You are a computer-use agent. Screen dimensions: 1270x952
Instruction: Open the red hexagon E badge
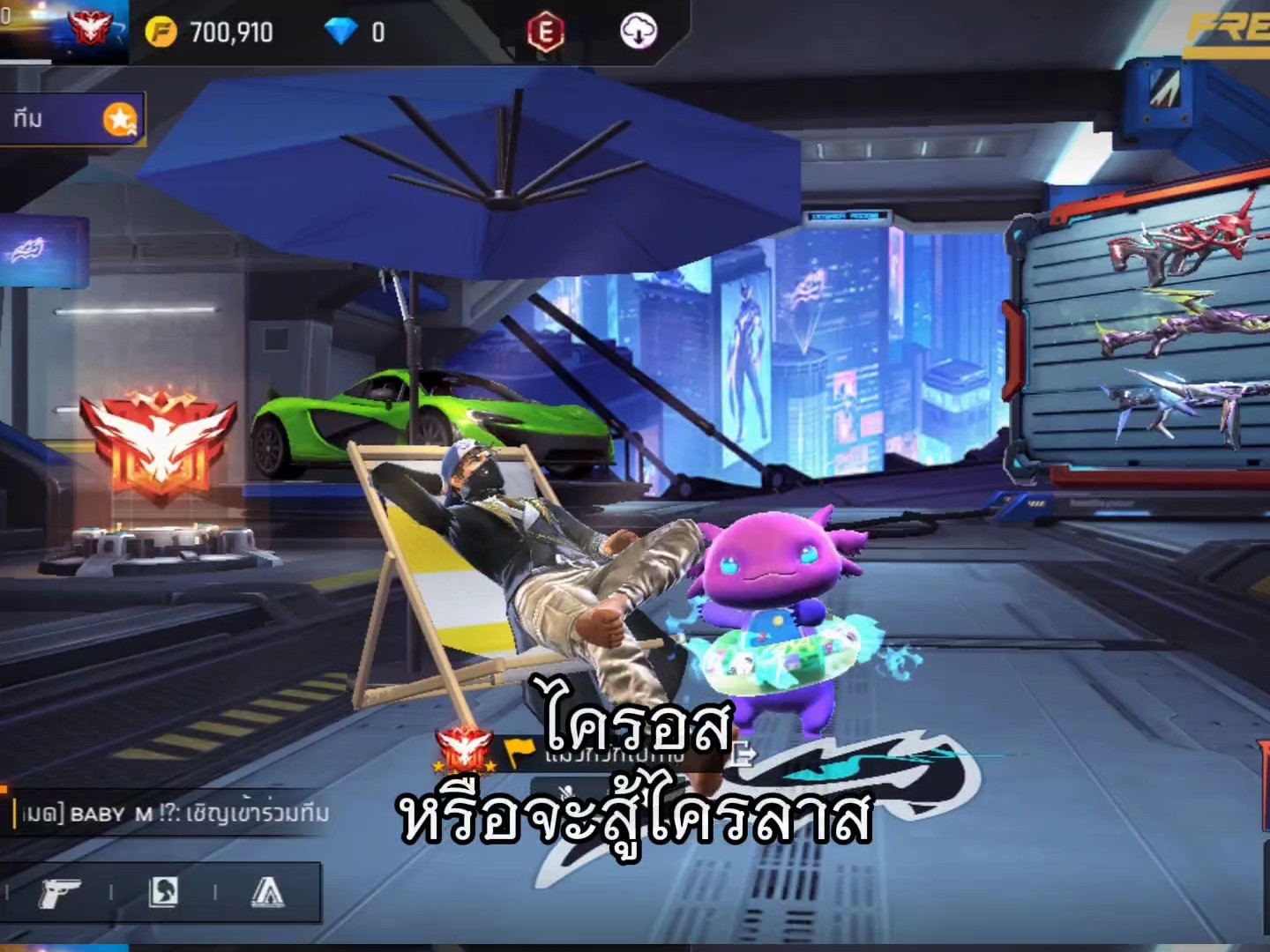545,33
